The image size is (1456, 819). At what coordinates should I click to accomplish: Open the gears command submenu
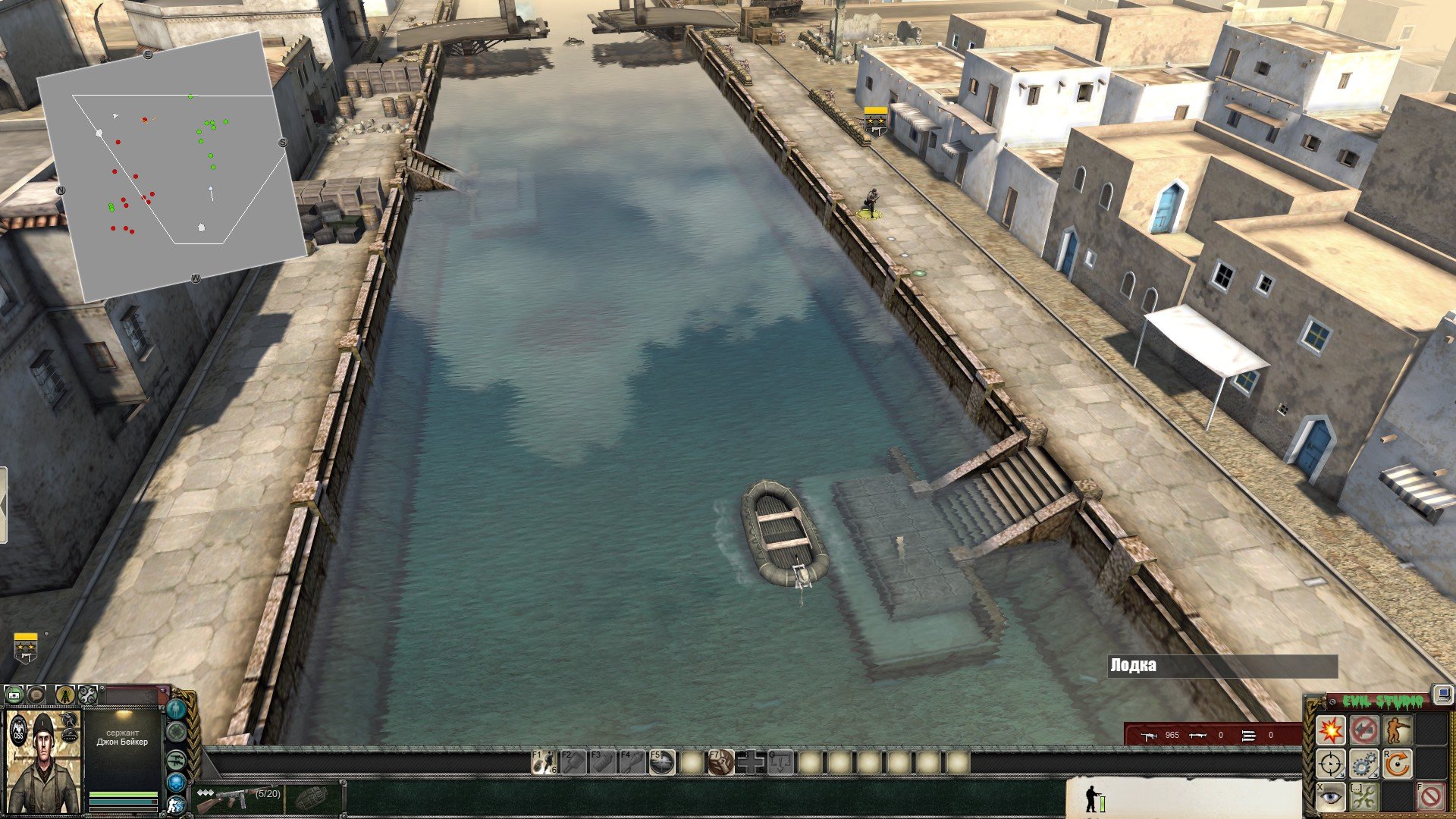point(1363,764)
